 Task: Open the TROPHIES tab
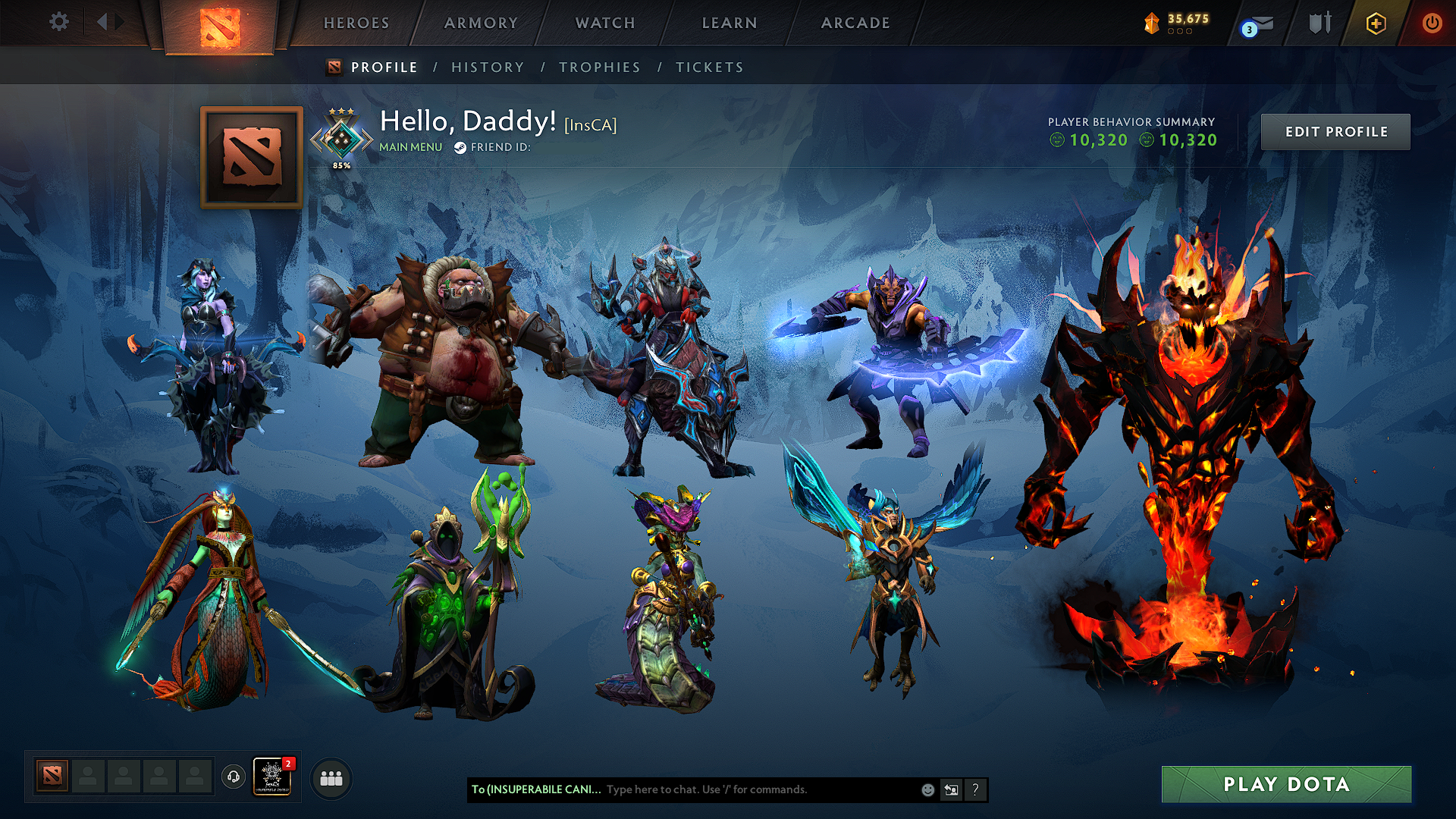point(600,67)
